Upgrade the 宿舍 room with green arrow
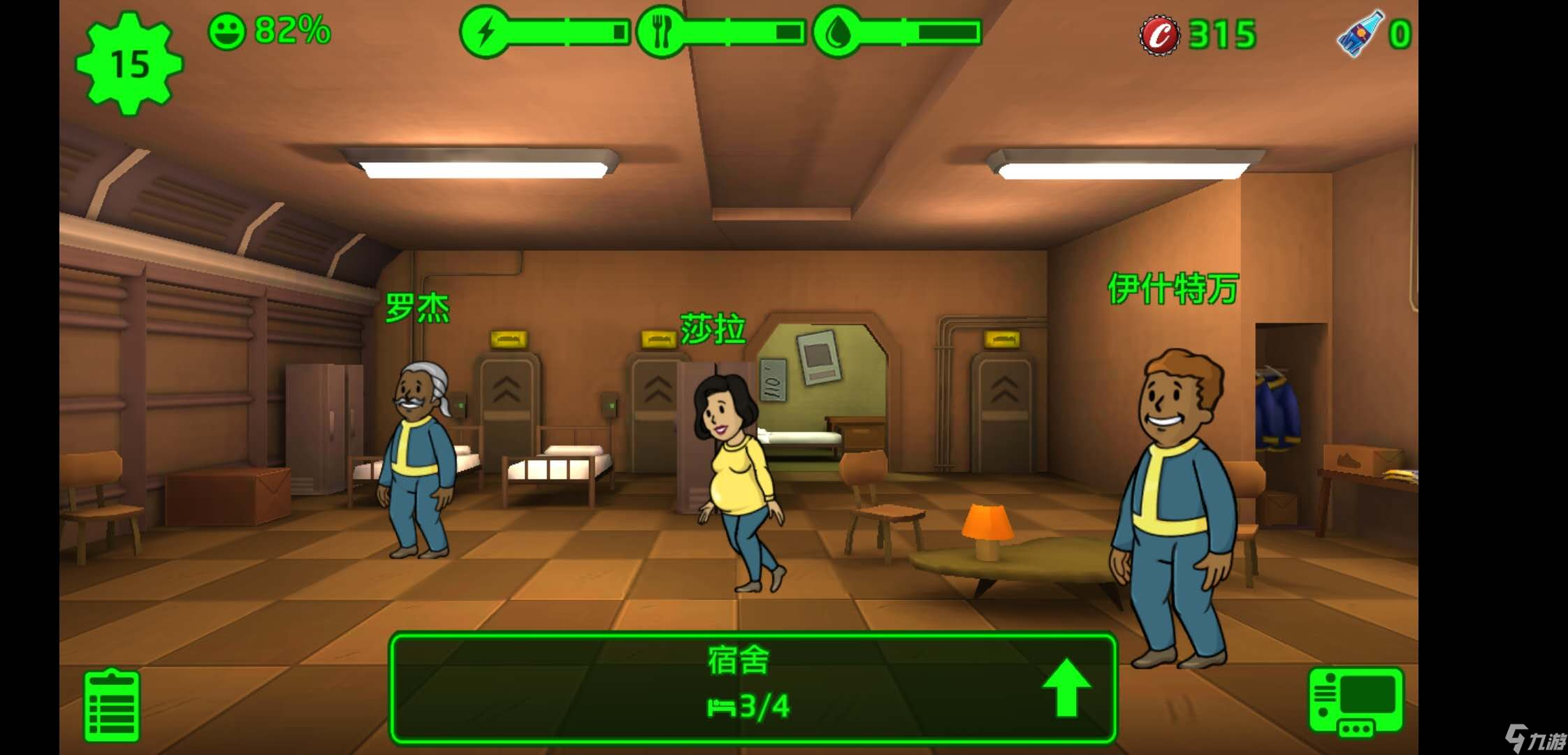The image size is (1568, 755). (1066, 688)
